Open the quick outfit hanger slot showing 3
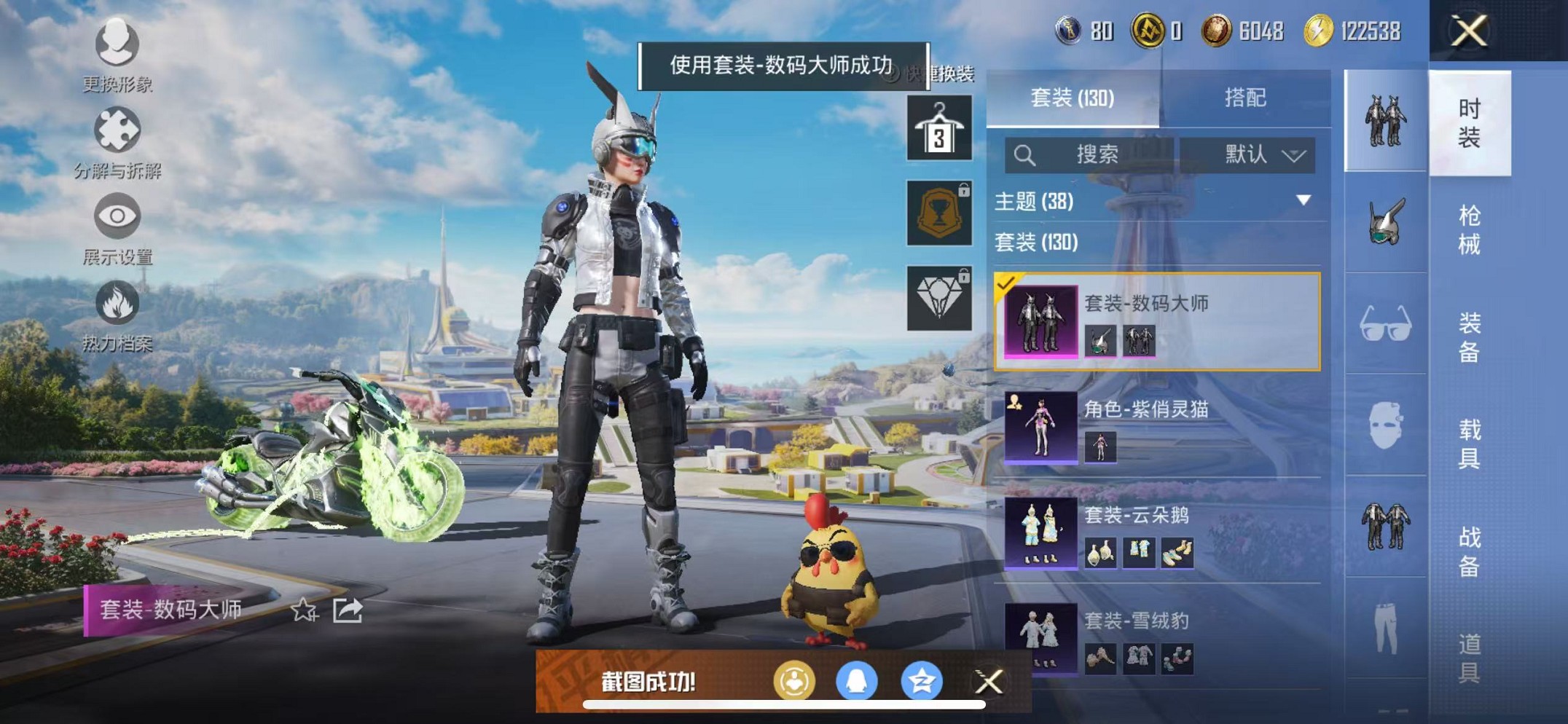 (x=938, y=130)
